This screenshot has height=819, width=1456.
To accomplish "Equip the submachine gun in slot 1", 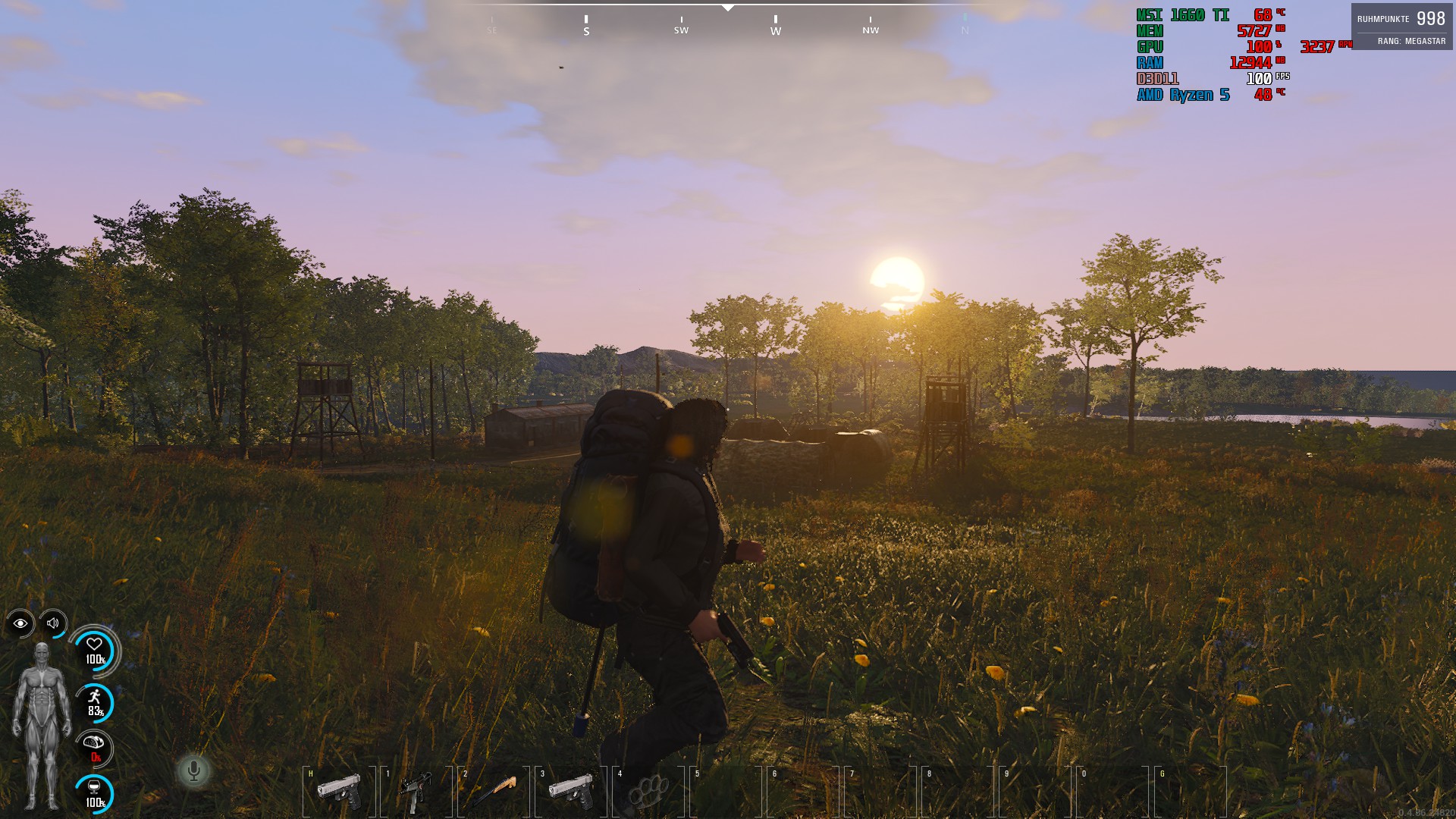I will (416, 790).
